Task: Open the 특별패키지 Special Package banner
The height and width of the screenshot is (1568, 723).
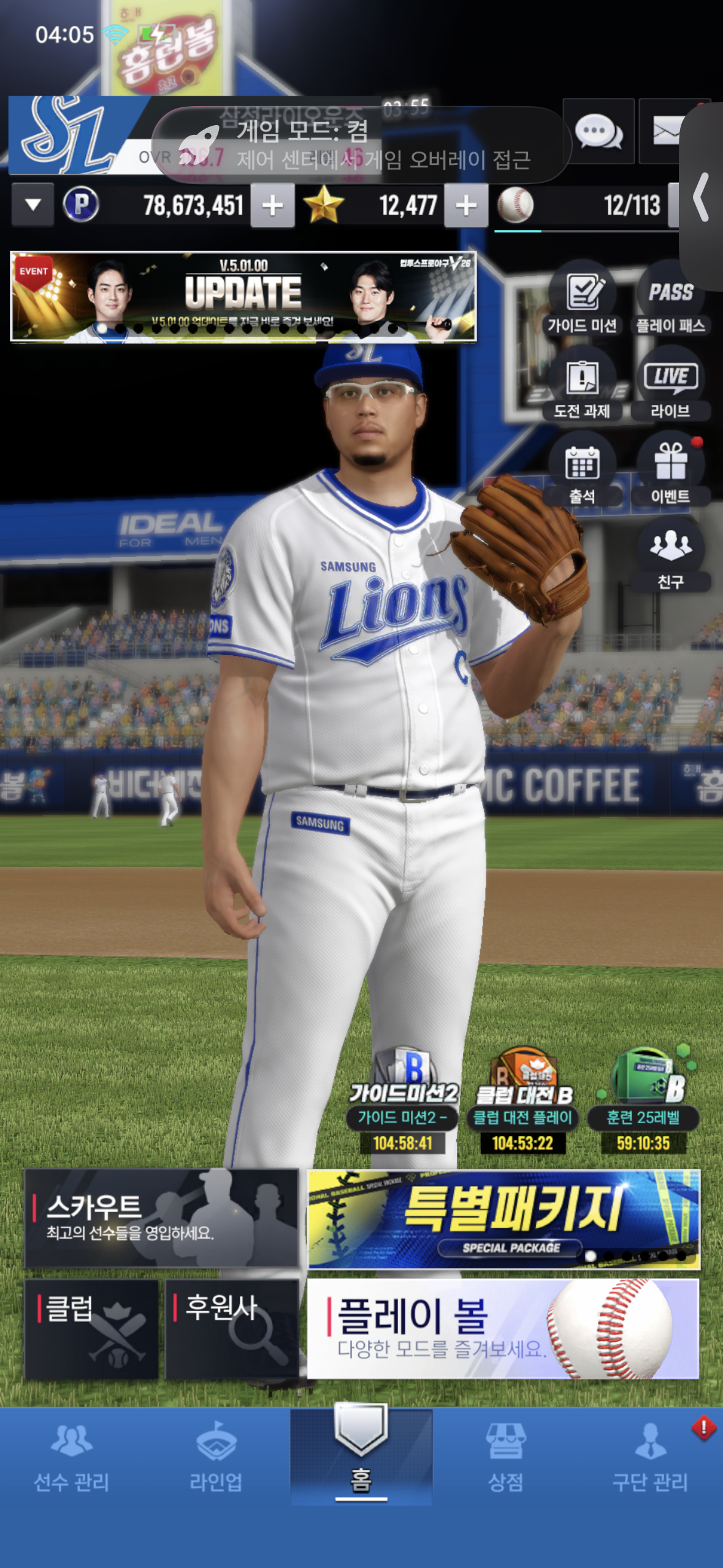Action: coord(503,1219)
